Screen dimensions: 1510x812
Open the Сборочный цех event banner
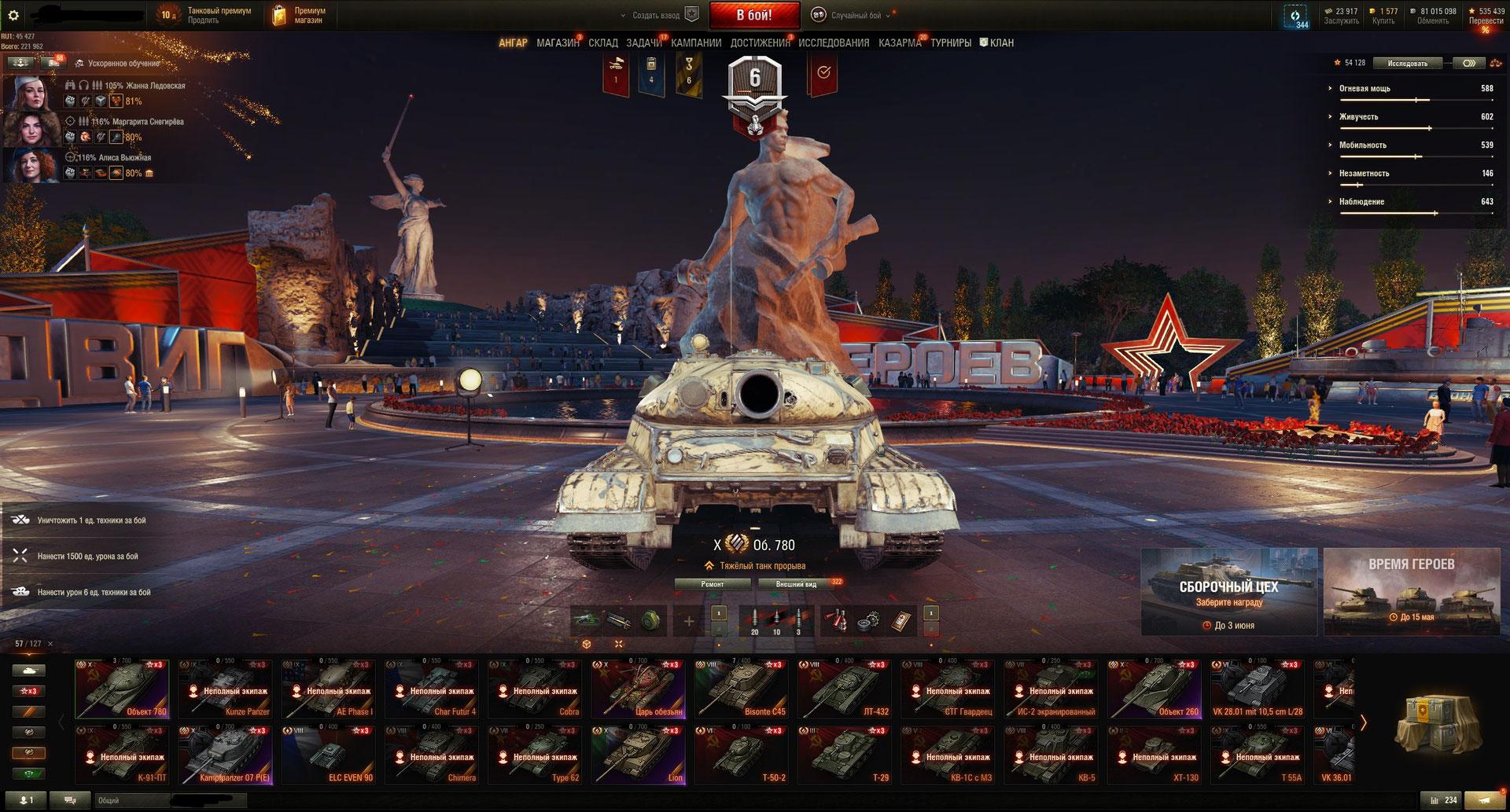click(x=1228, y=592)
